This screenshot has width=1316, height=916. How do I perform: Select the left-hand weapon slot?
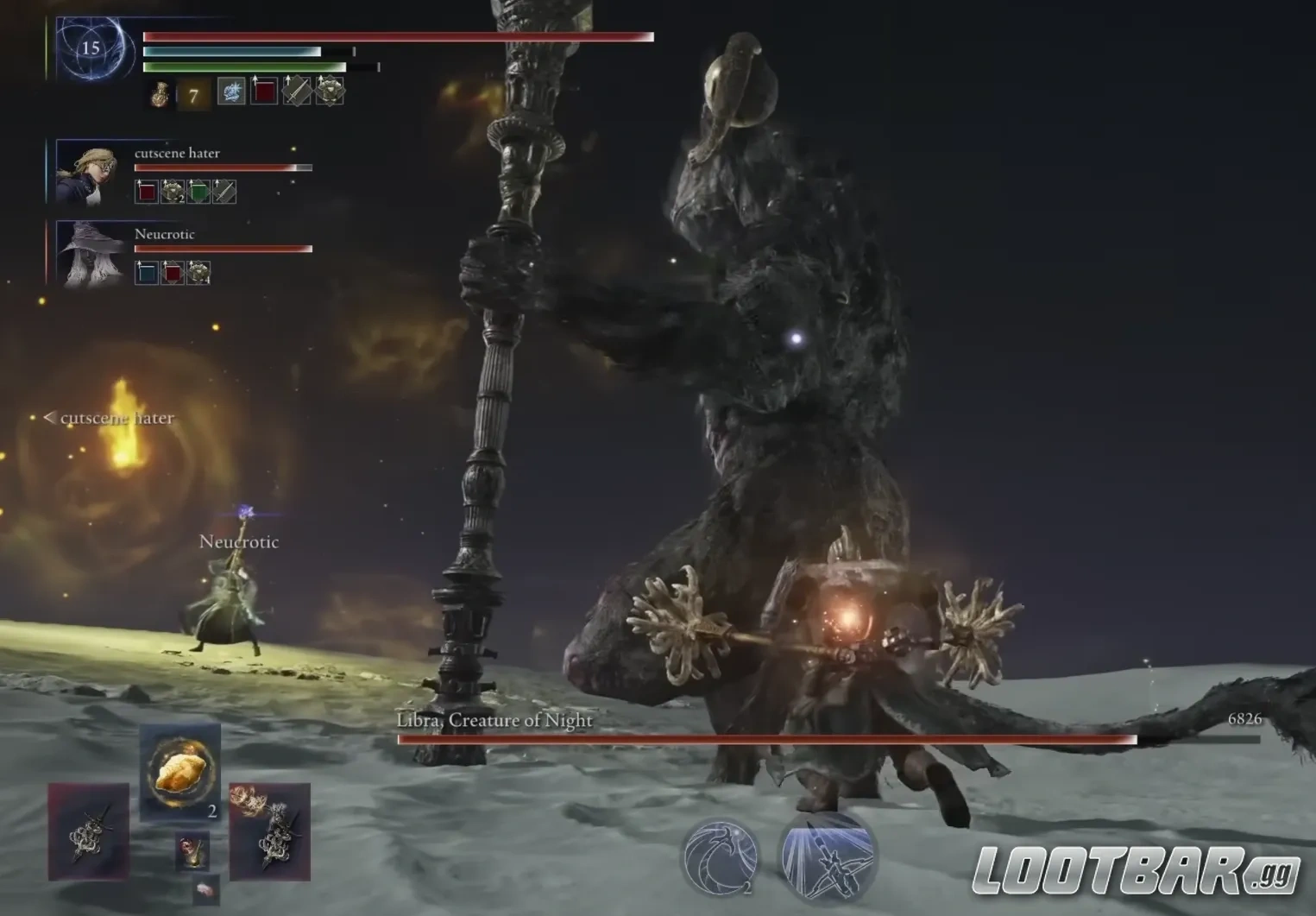pos(89,831)
